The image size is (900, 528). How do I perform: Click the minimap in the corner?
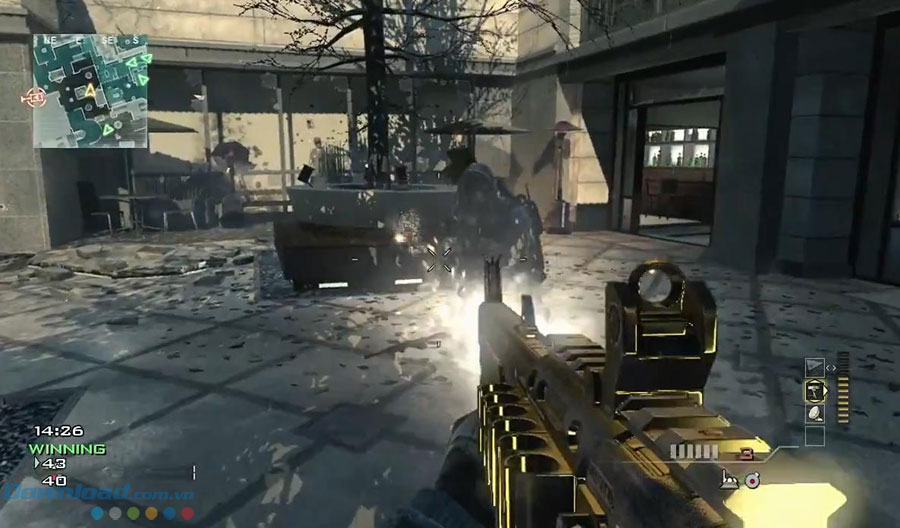pos(91,91)
